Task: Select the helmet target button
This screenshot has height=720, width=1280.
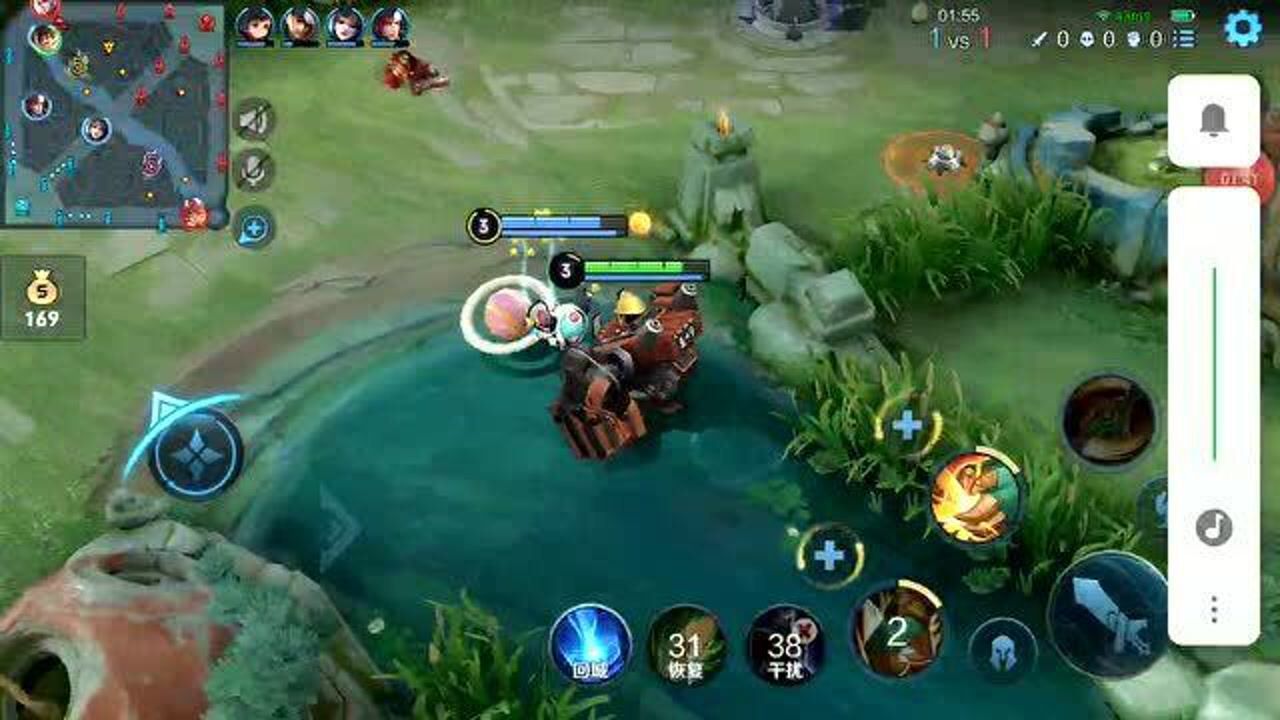Action: tap(1001, 650)
